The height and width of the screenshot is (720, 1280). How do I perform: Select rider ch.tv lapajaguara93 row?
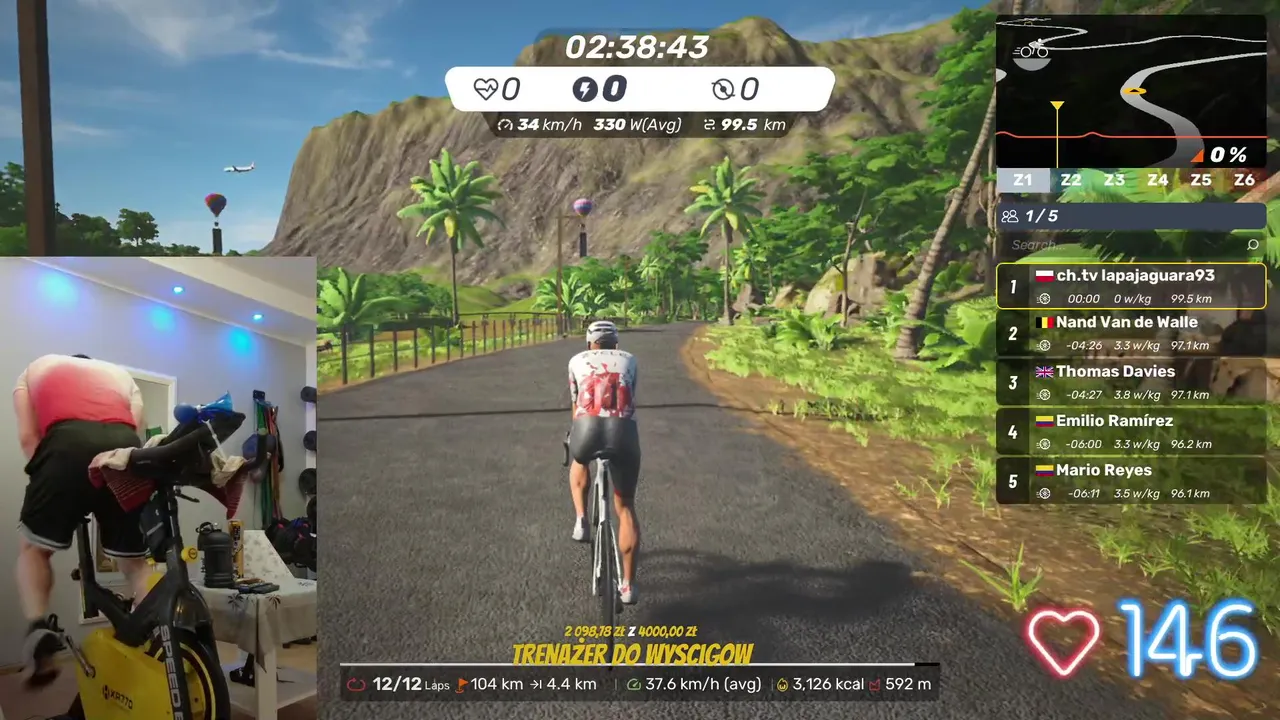(1131, 286)
